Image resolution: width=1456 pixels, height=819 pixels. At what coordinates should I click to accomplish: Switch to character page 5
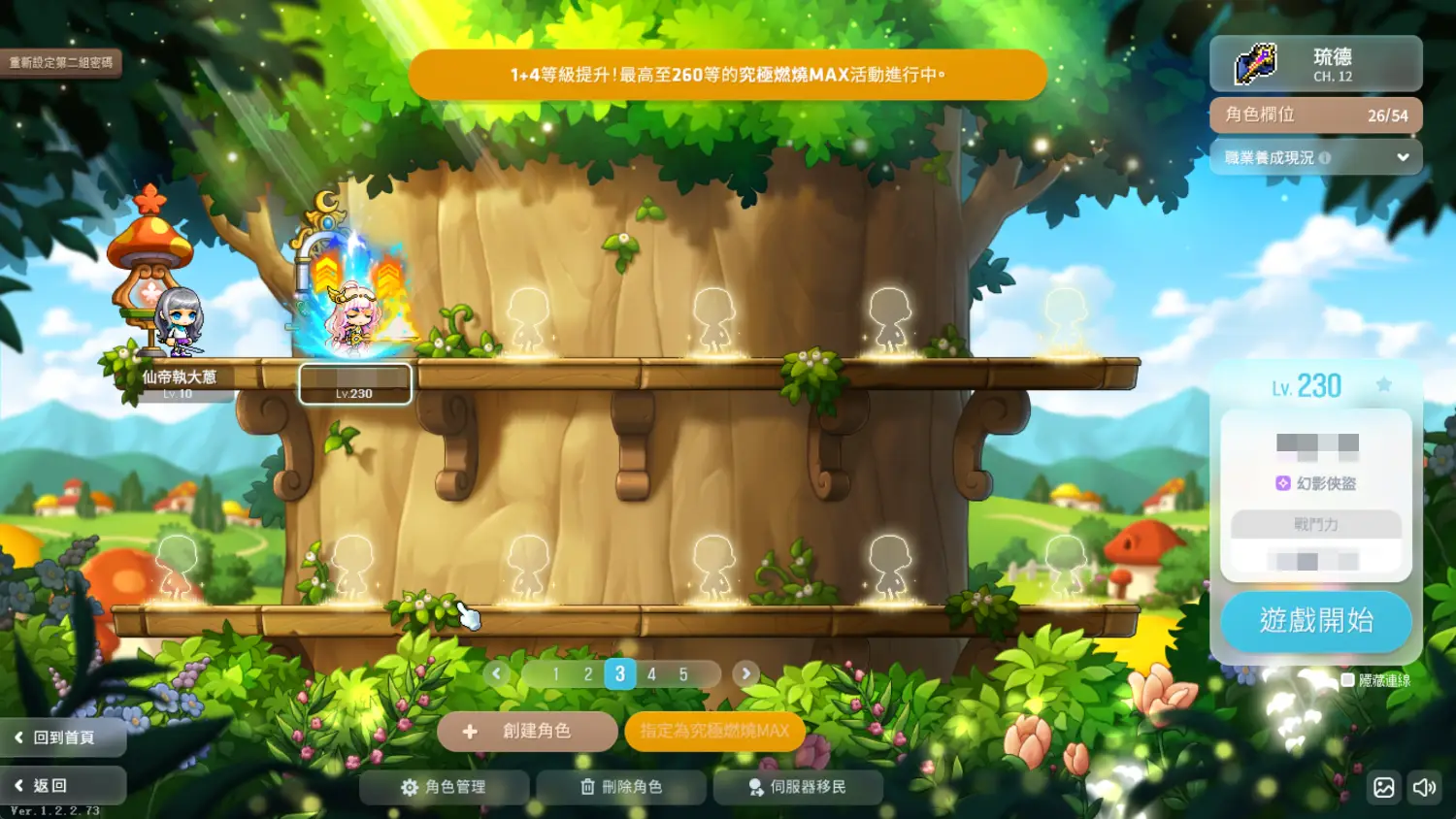coord(683,673)
